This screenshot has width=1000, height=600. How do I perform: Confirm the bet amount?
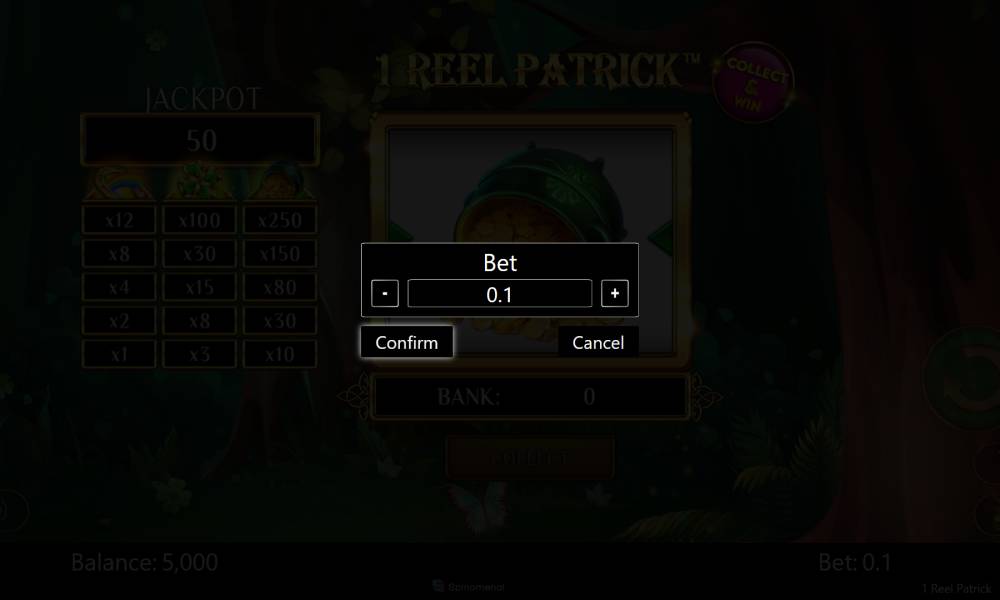406,342
